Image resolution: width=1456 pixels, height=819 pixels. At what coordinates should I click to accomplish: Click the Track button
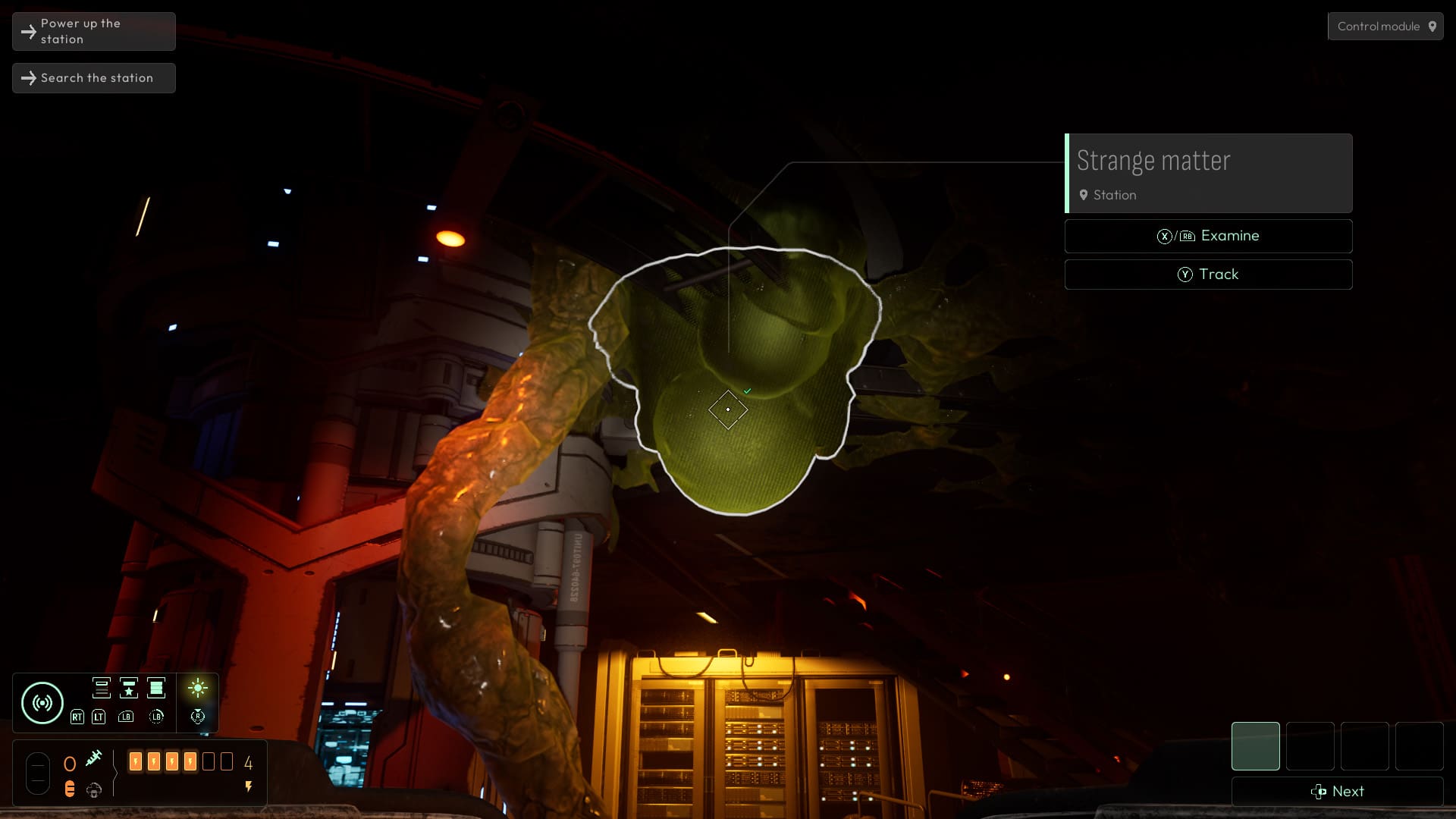1208,274
